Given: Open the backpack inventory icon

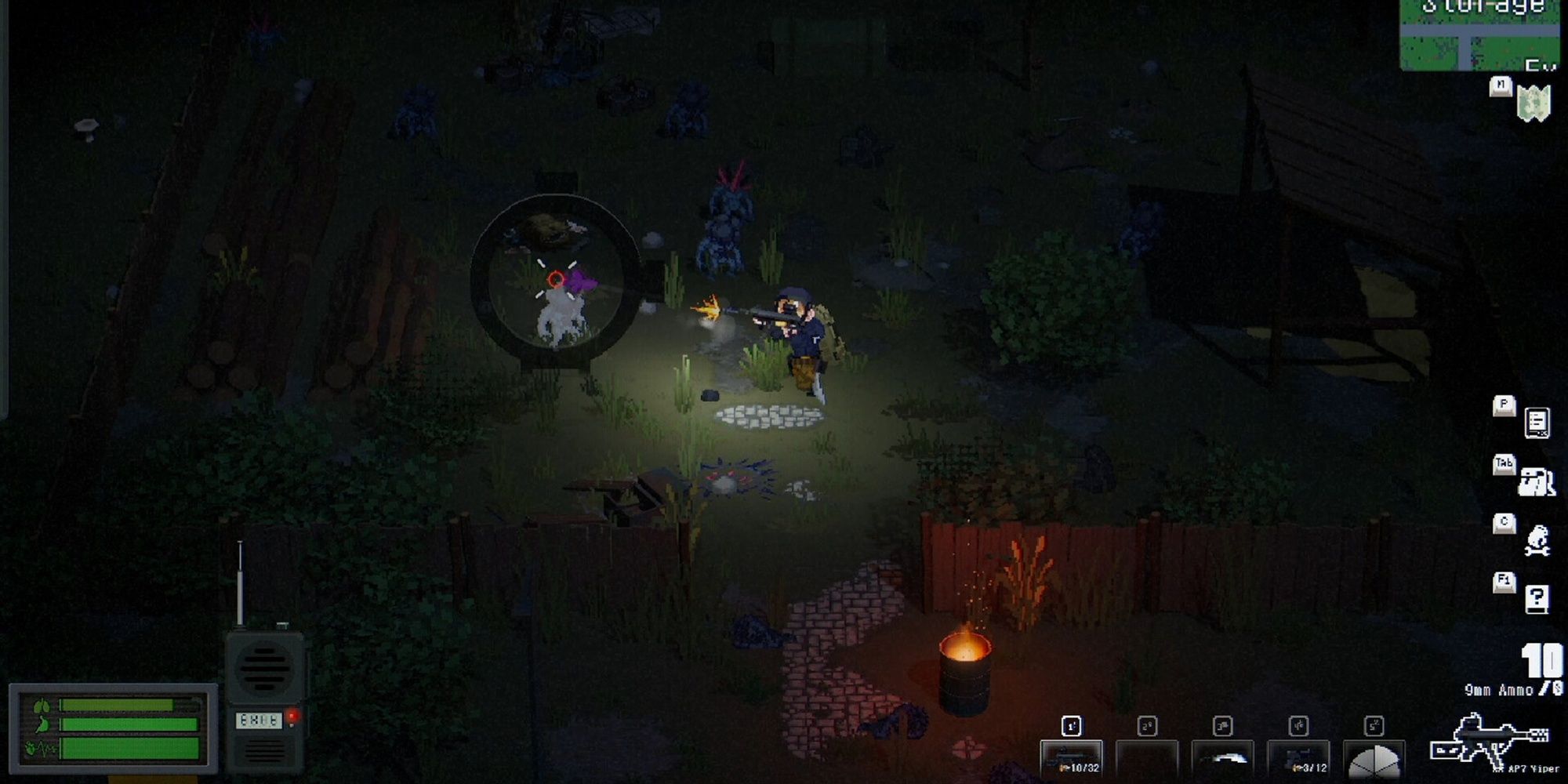Looking at the screenshot, I should pyautogui.click(x=1537, y=481).
